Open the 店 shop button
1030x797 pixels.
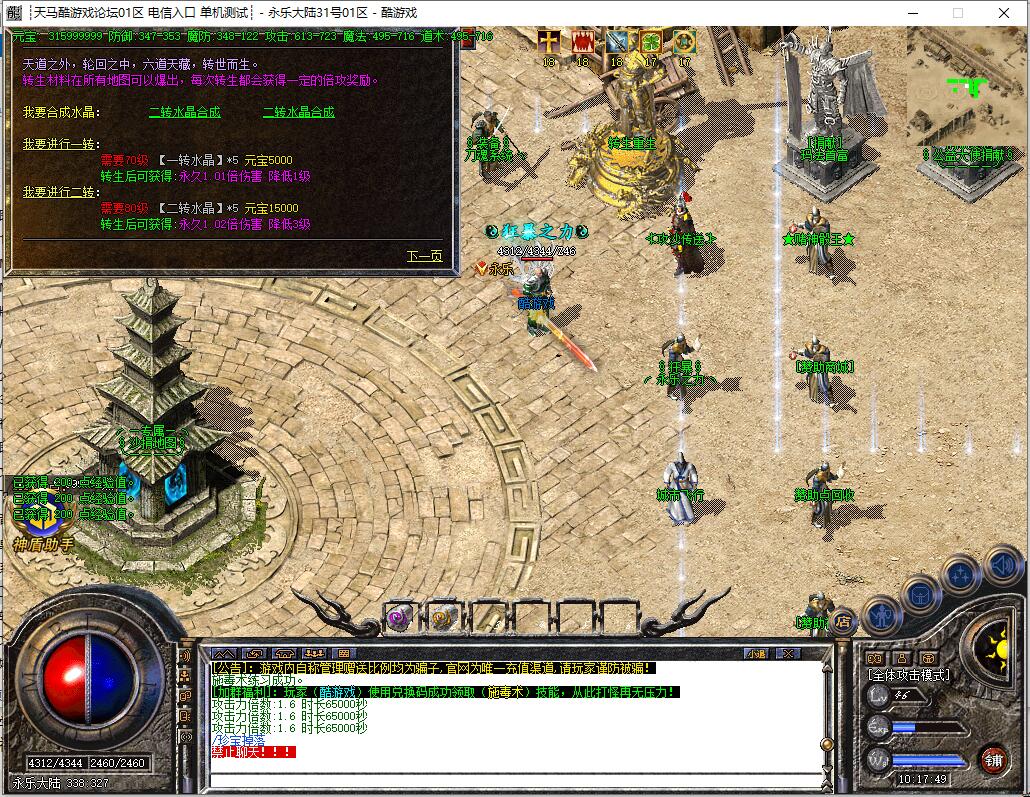click(x=842, y=620)
